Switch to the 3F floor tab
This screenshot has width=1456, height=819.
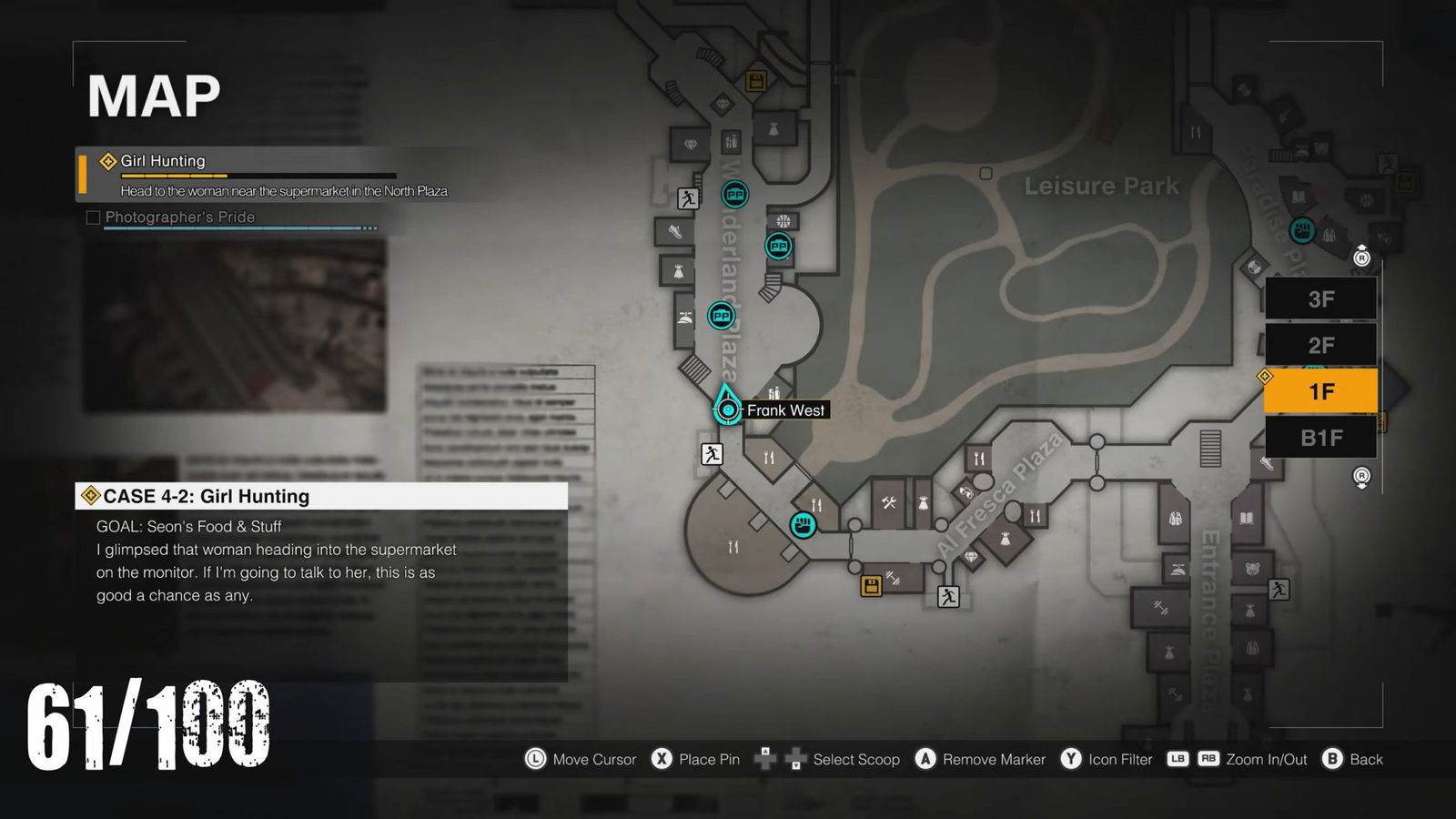(1321, 298)
